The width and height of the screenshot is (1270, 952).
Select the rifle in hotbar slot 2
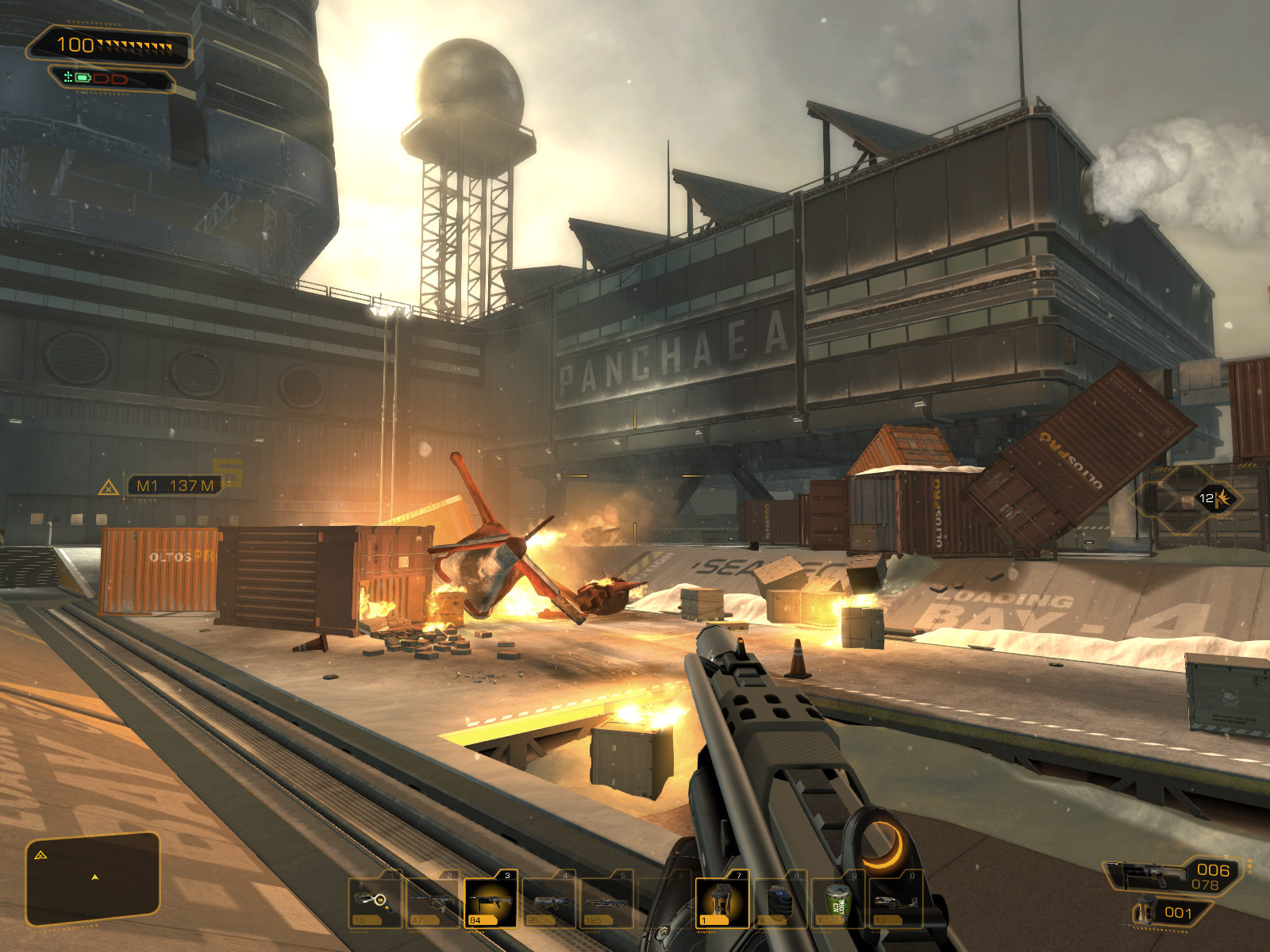(x=433, y=900)
